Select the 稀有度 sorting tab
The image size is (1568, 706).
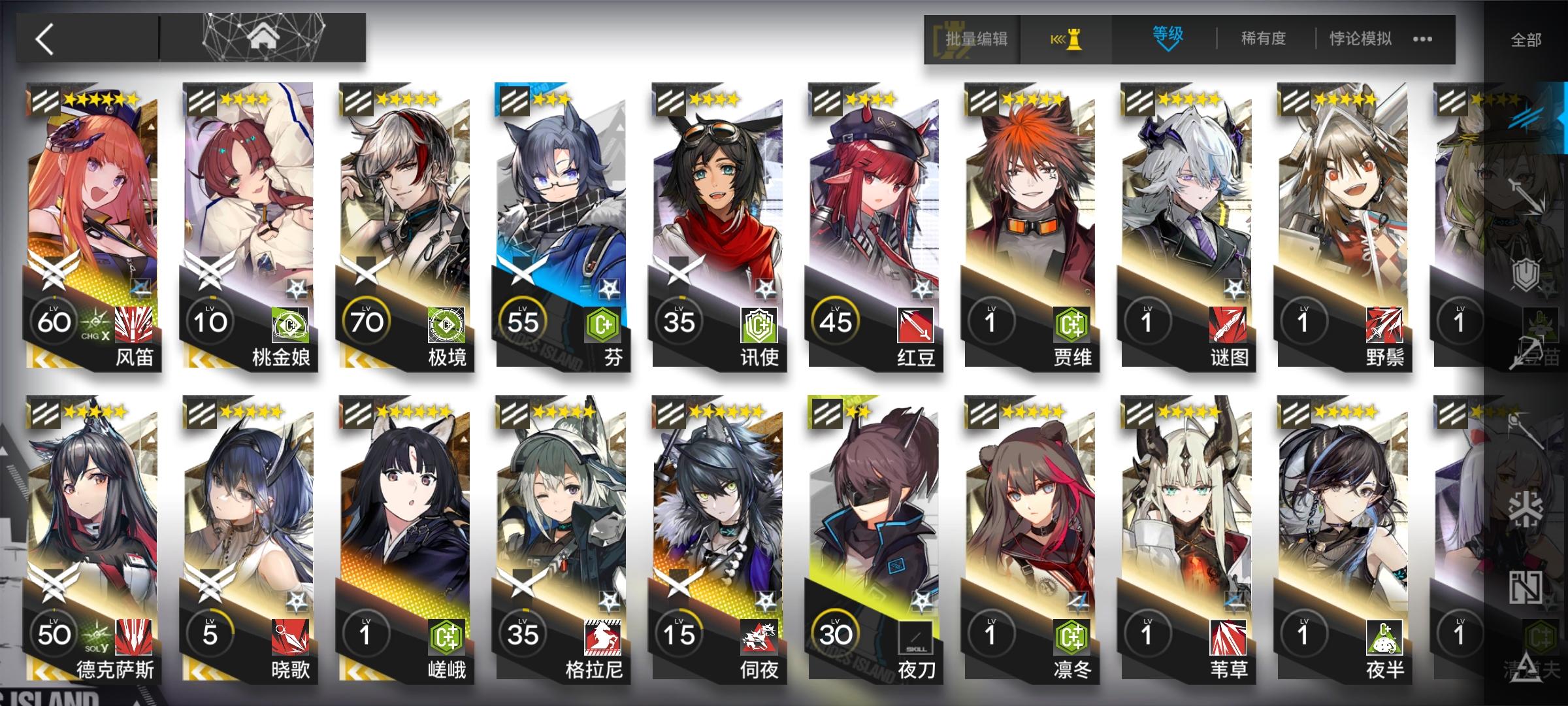pos(1264,38)
